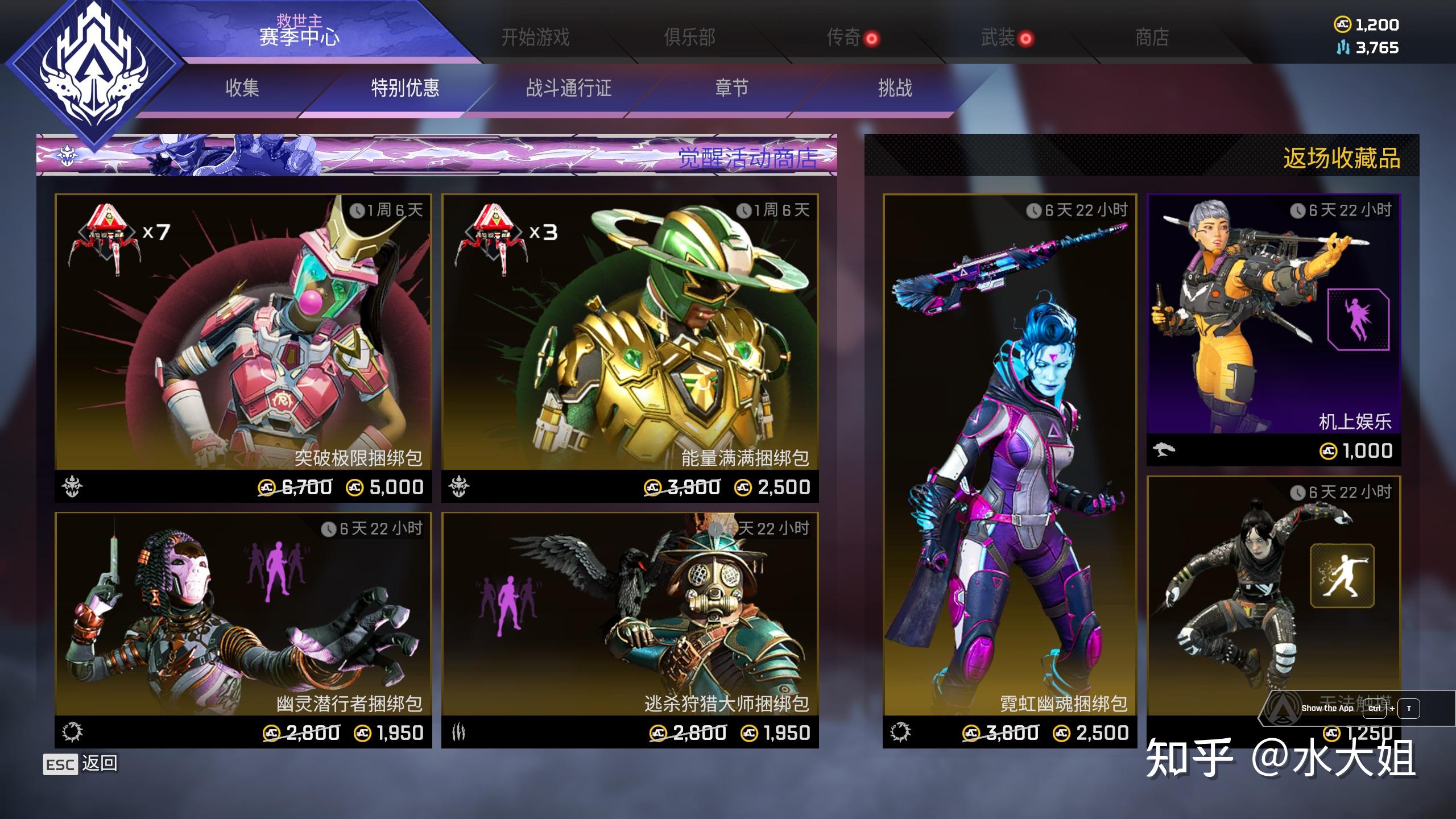Click the Show the App overlay prompt
The image size is (1456, 819).
click(x=1327, y=709)
